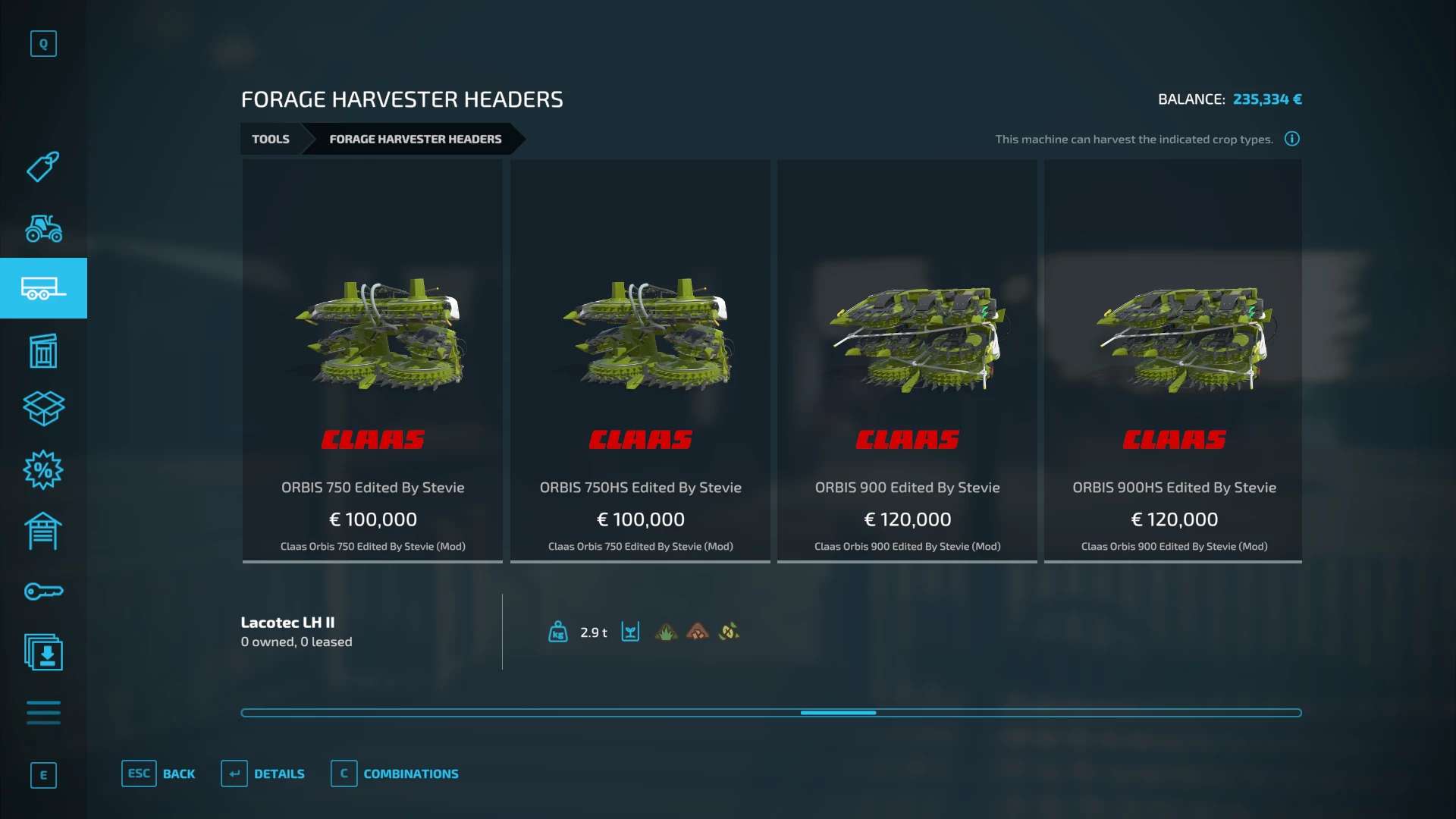
Task: Open the price tag brands category
Action: [x=43, y=167]
